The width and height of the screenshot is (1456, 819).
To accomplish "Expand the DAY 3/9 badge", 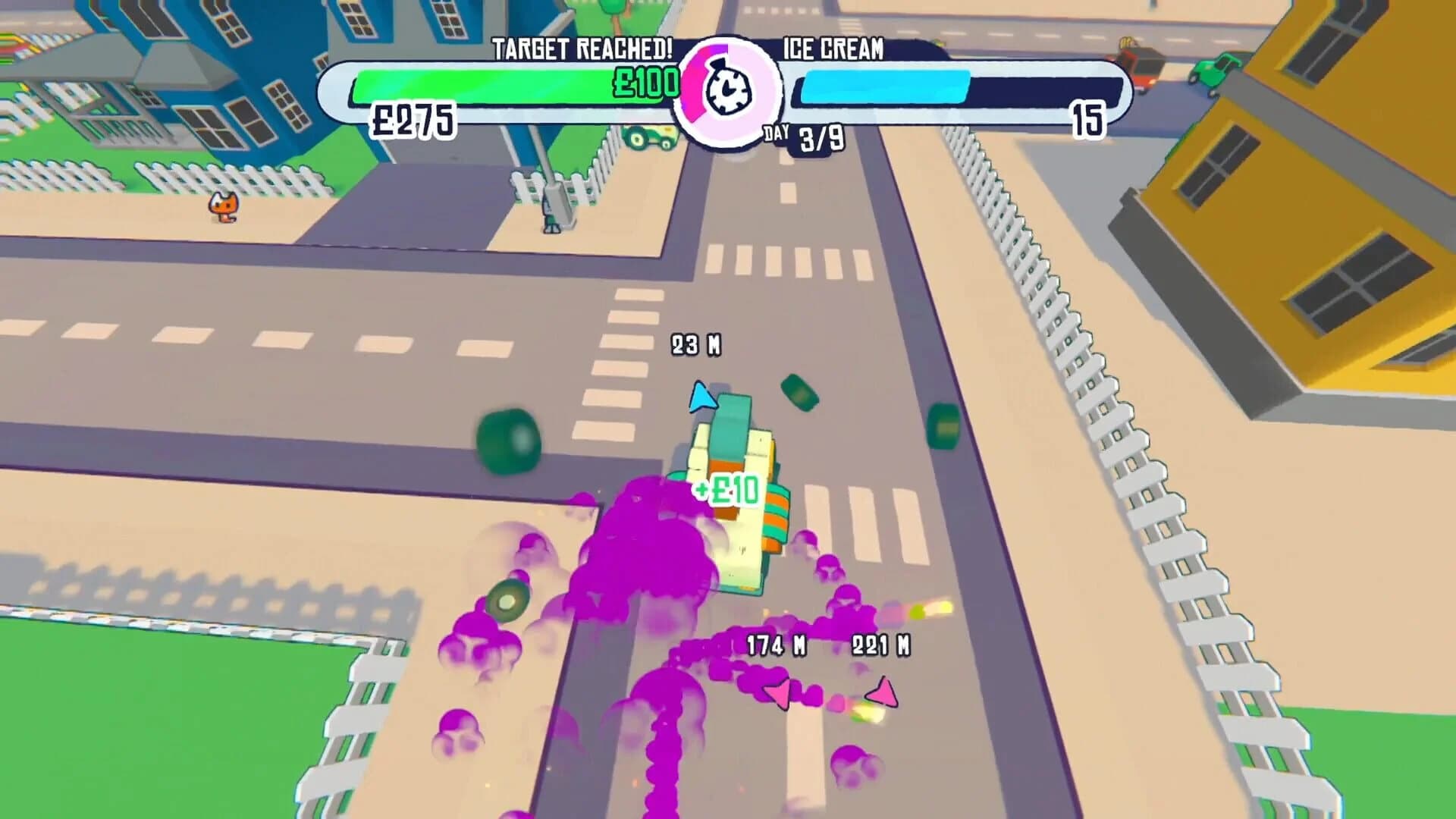I will (802, 136).
